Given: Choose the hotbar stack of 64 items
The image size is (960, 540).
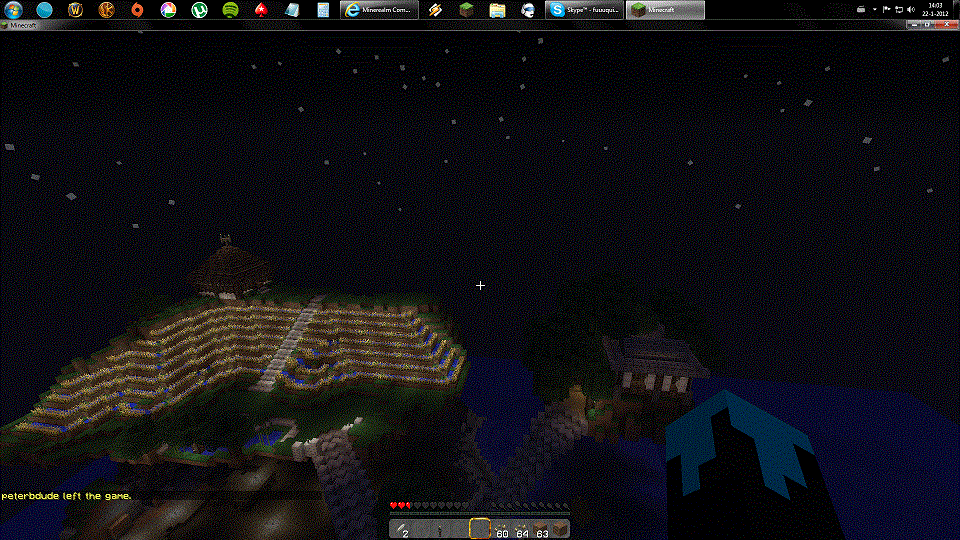Looking at the screenshot, I should tap(519, 529).
